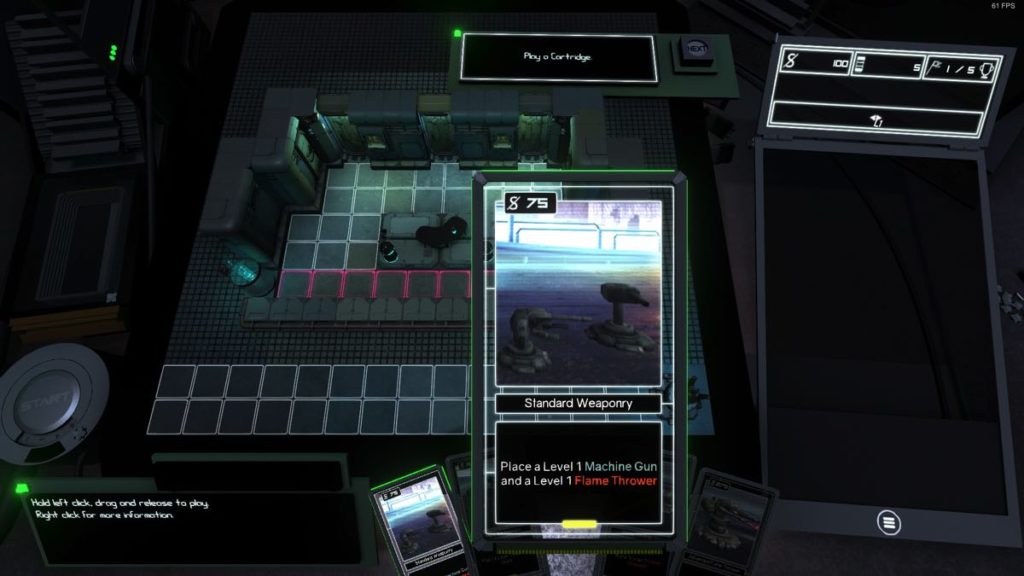This screenshot has height=576, width=1024.
Task: Pick the green-highlighted card in hand
Action: [x=414, y=523]
